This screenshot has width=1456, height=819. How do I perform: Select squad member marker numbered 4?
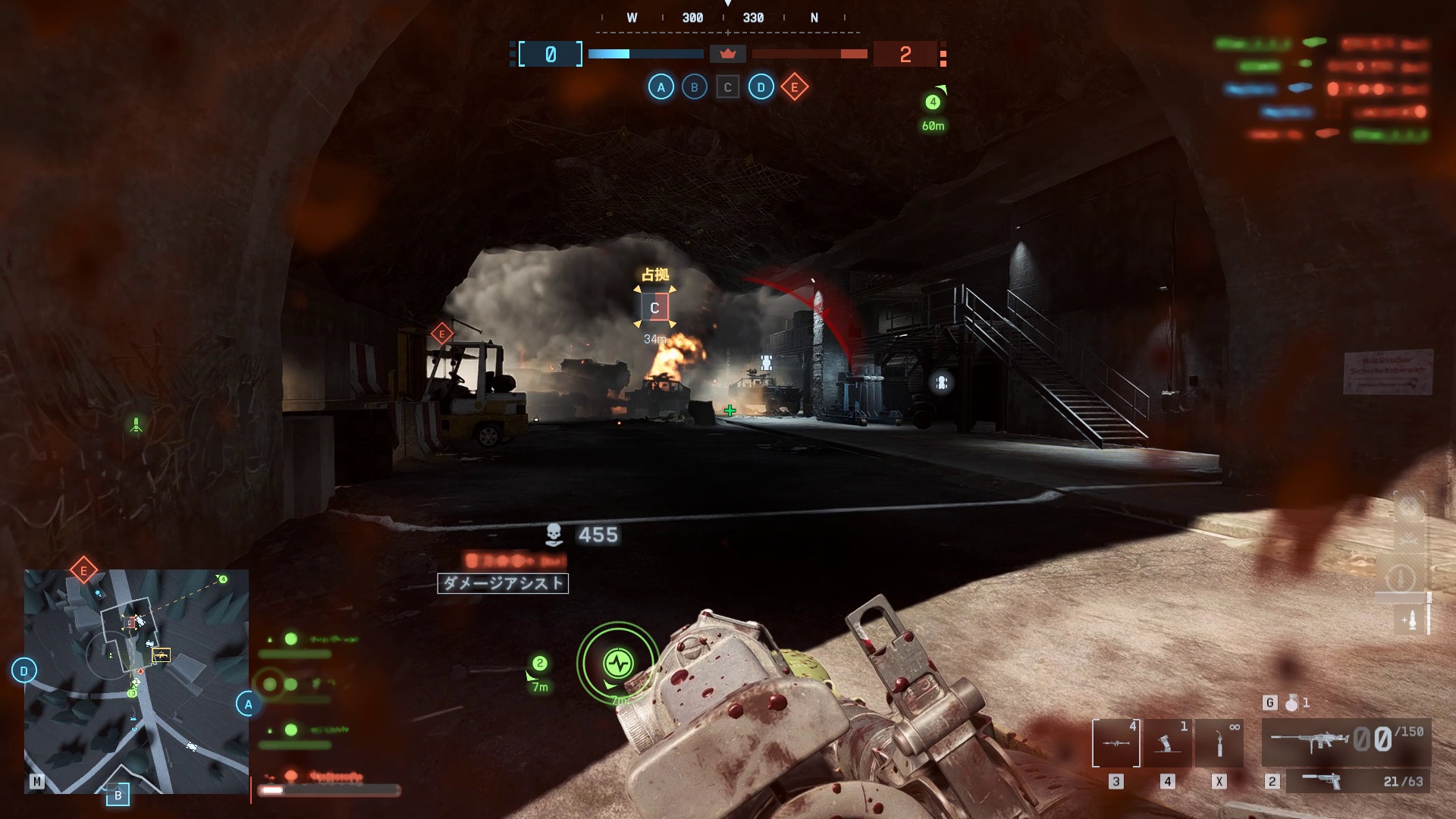click(933, 102)
